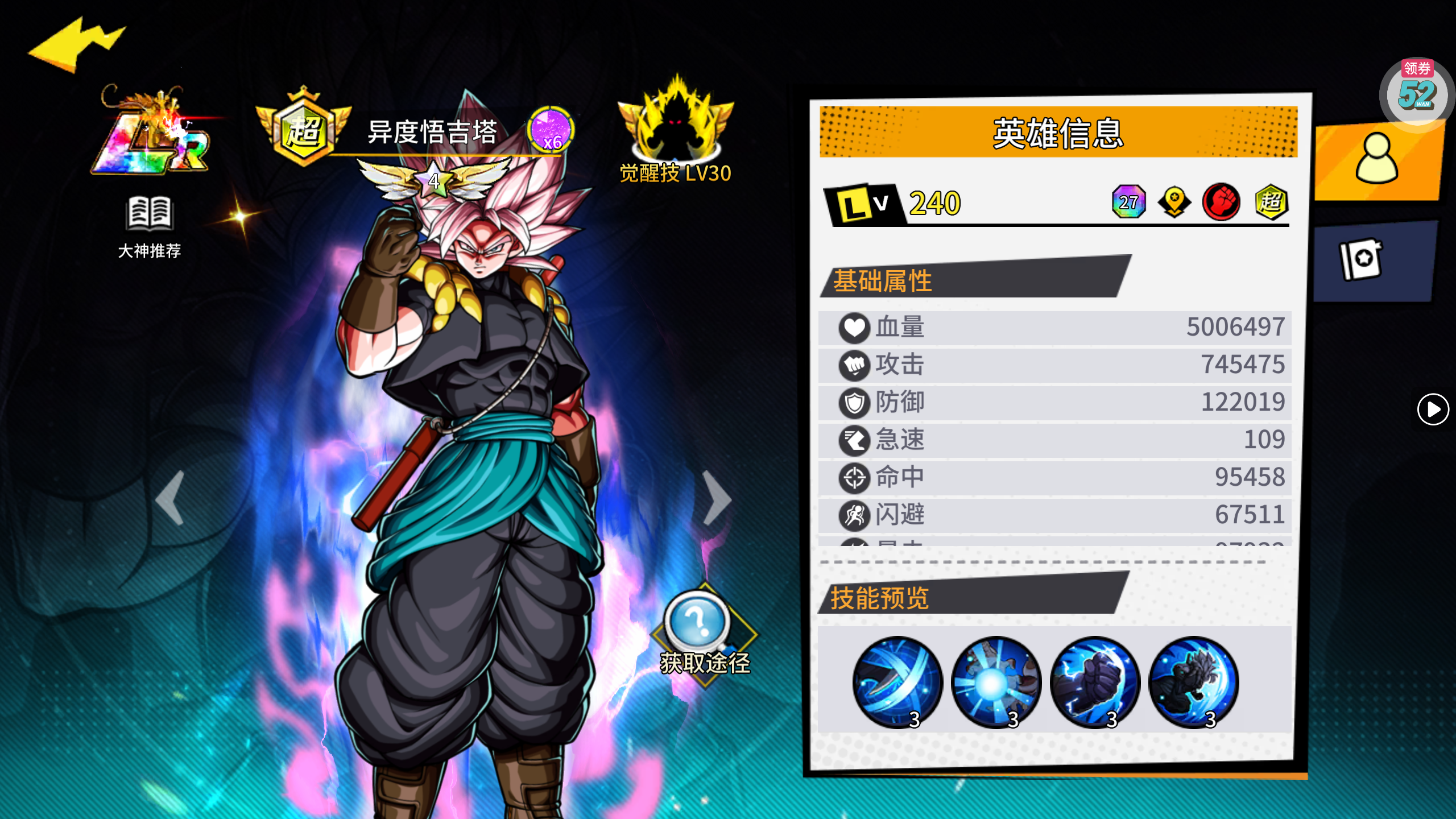The width and height of the screenshot is (1456, 819).
Task: Go back with the yellow arrow
Action: coord(77,45)
